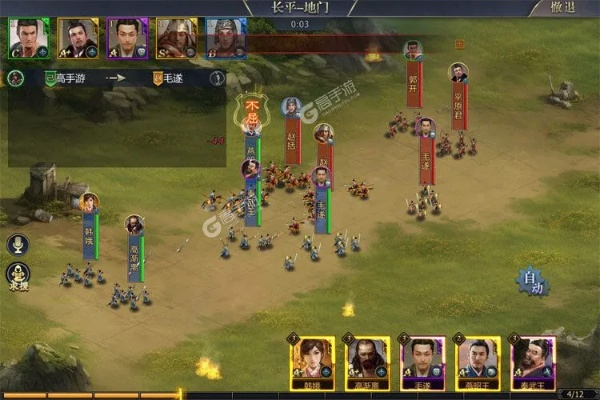600x400 pixels.
Task: Click the 撤退 retreat button
Action: tap(563, 8)
